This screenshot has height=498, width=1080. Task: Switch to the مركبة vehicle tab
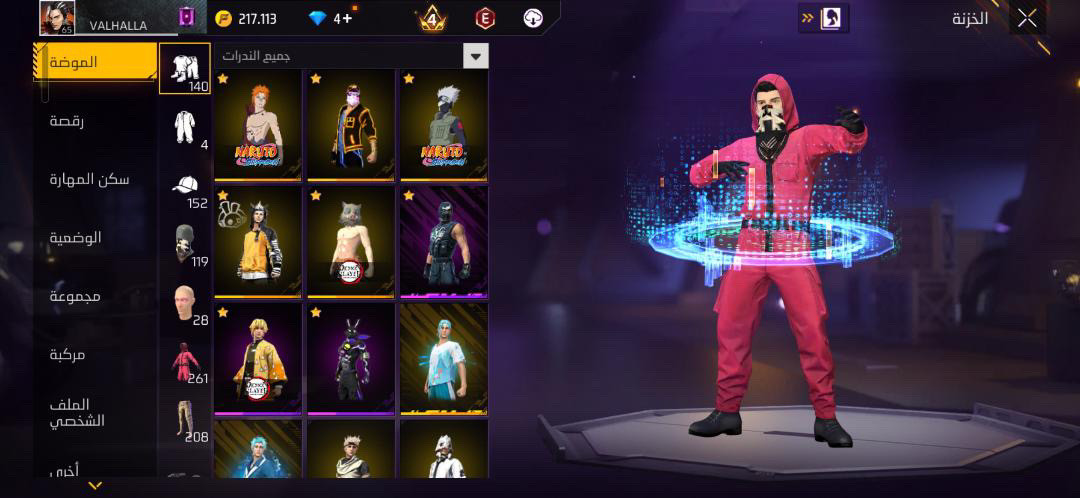click(x=68, y=354)
